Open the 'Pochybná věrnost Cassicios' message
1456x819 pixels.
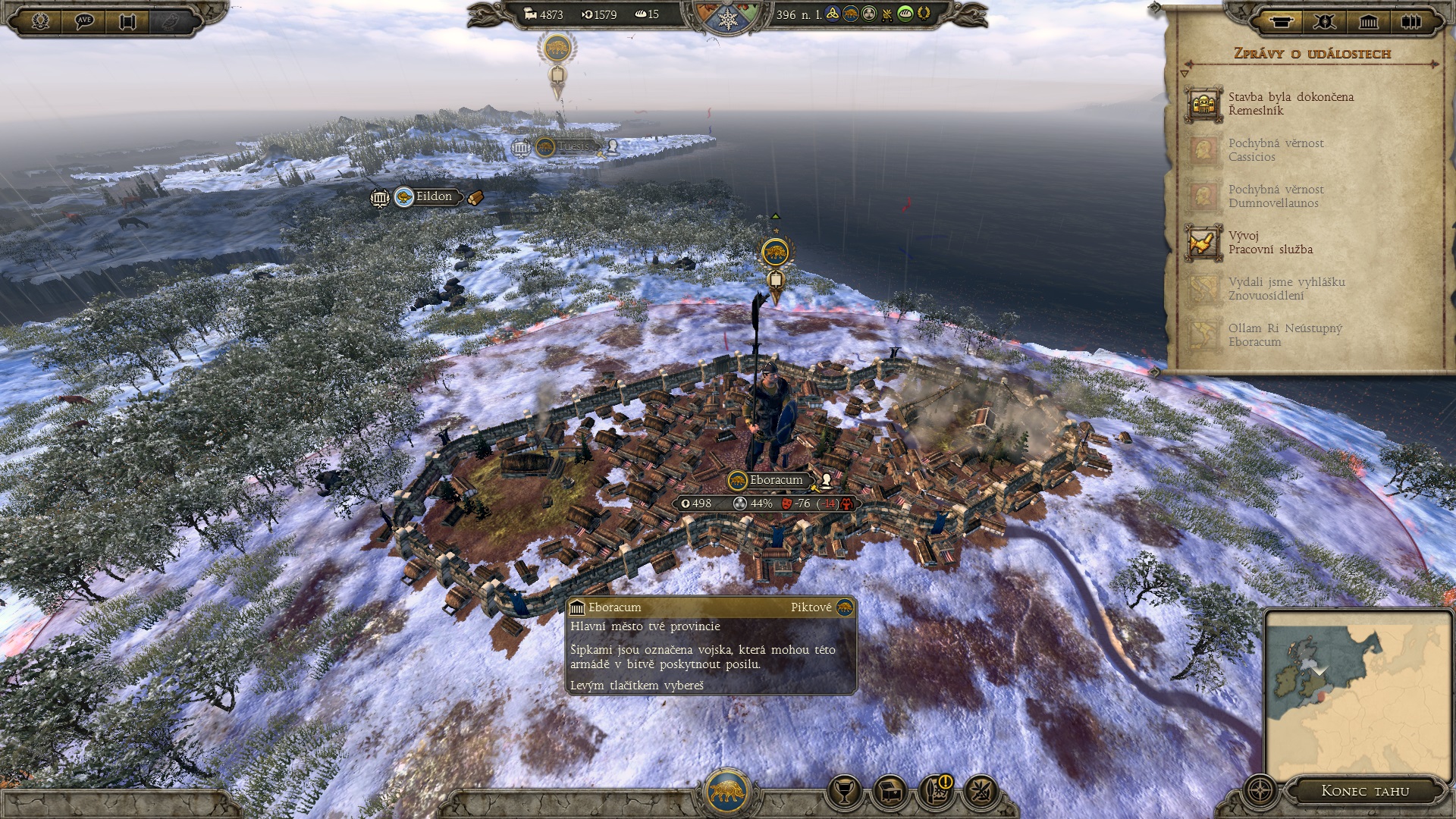(1276, 150)
